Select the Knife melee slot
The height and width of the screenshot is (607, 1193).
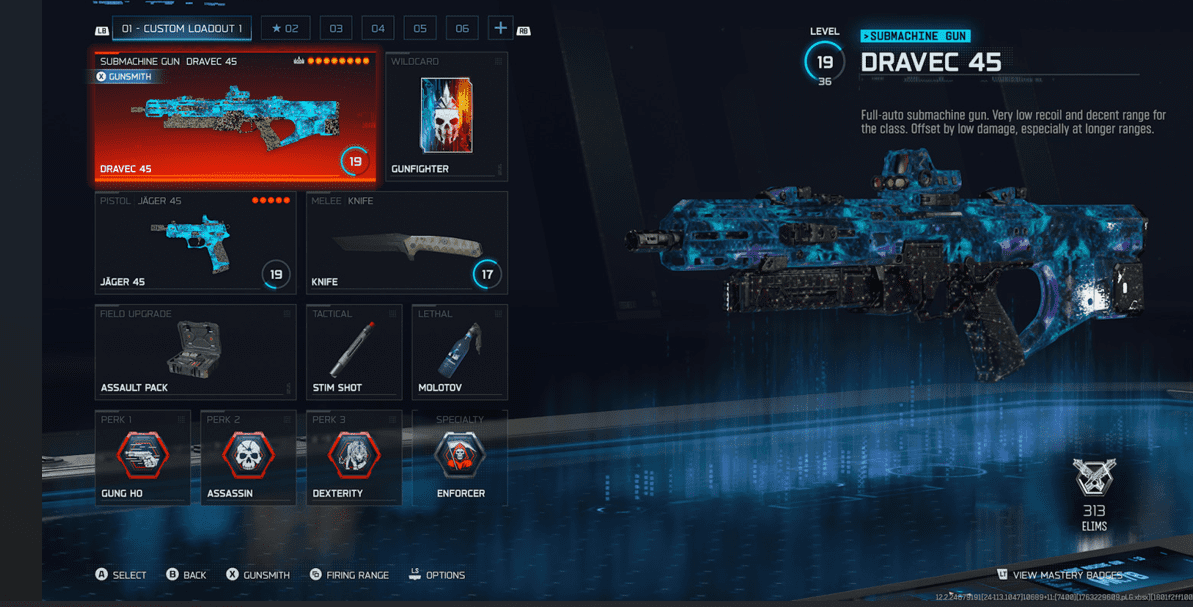point(406,243)
